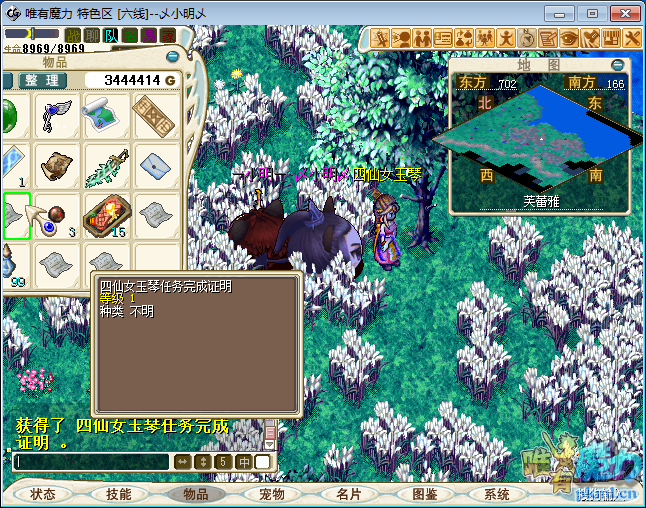646x508 pixels.
Task: Minimize the 物品 inventory panel
Action: pyautogui.click(x=171, y=58)
